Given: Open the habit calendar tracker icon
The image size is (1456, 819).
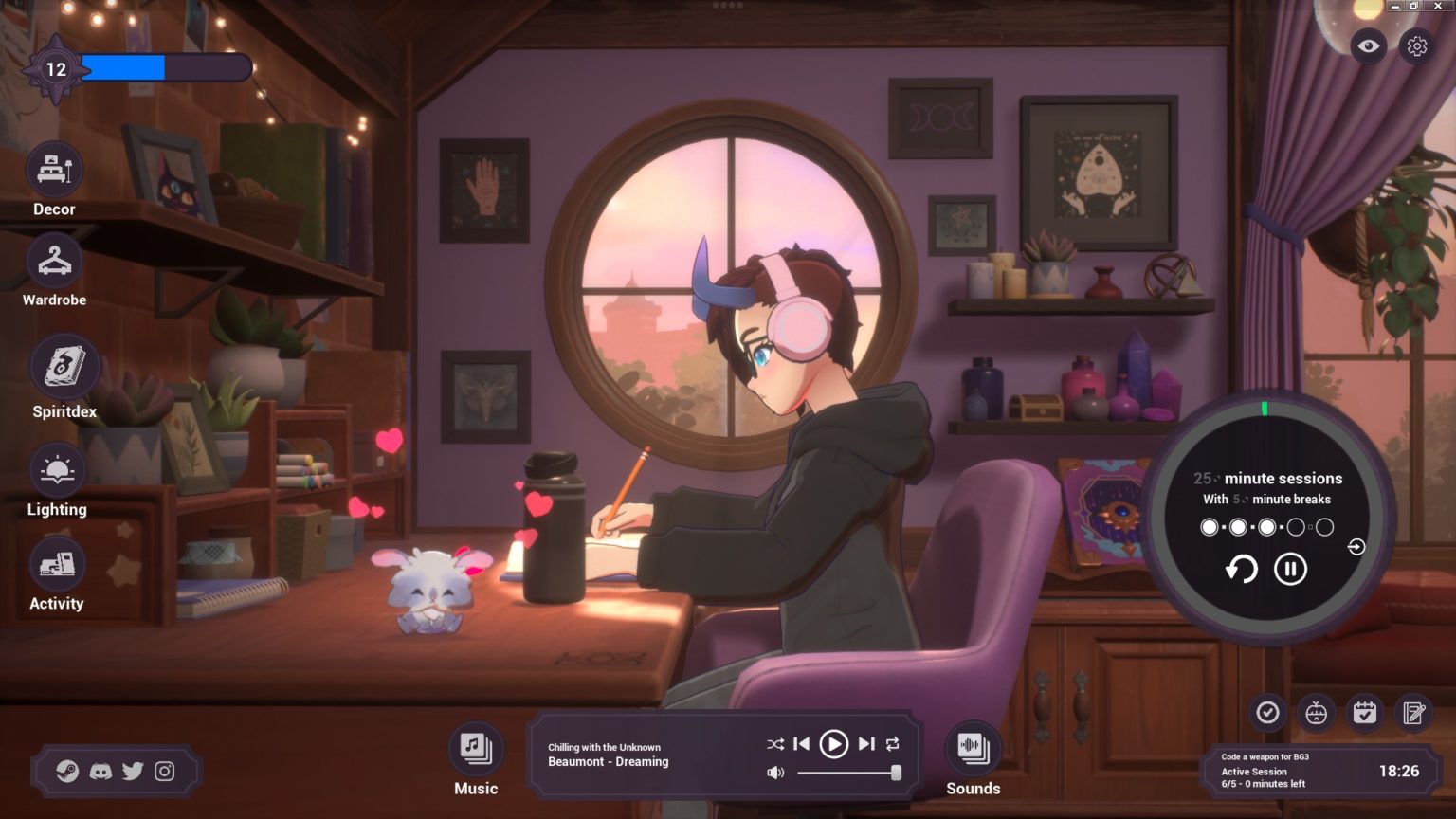Looking at the screenshot, I should point(1365,712).
